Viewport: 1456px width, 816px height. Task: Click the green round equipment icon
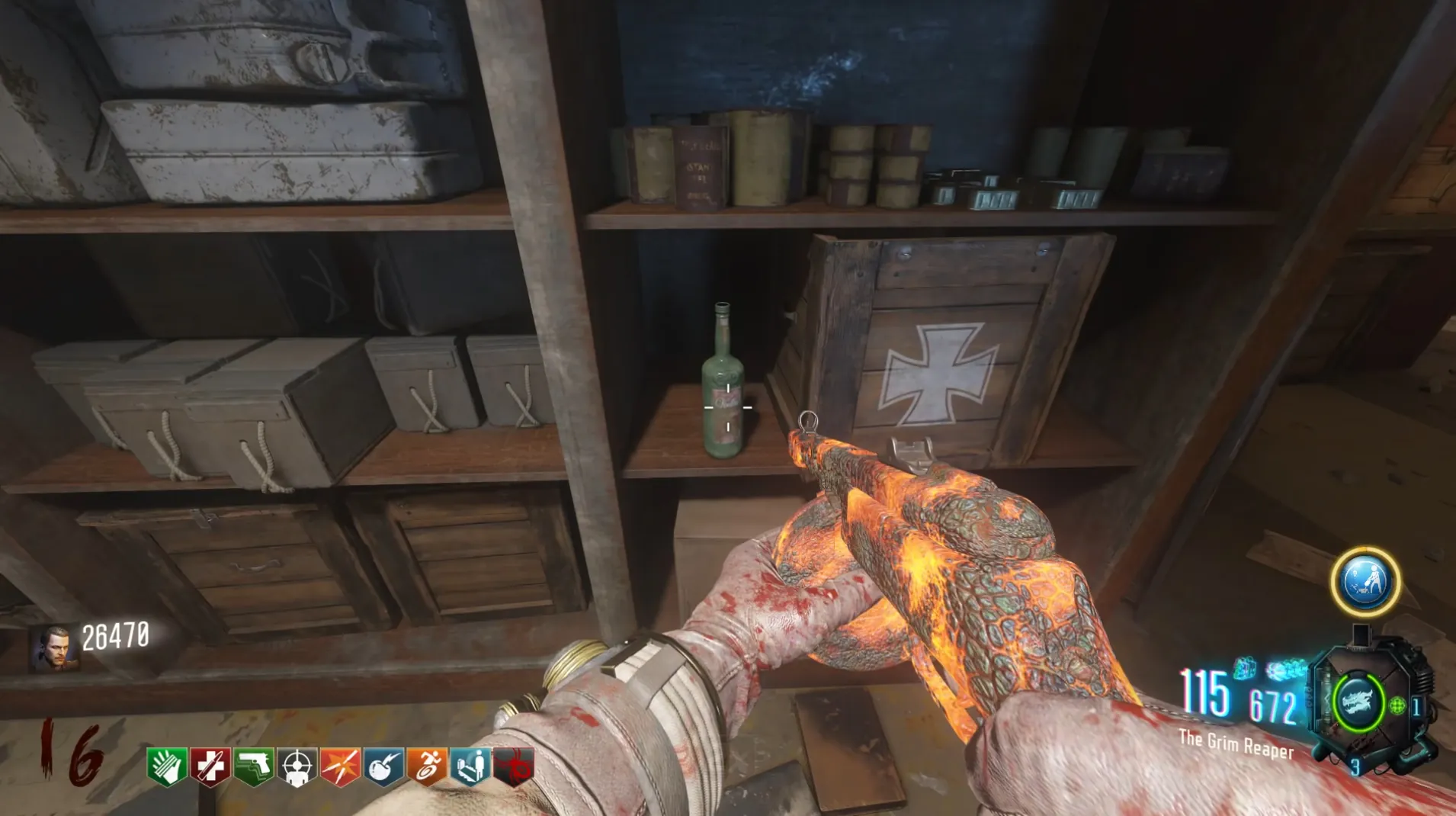pos(1397,706)
